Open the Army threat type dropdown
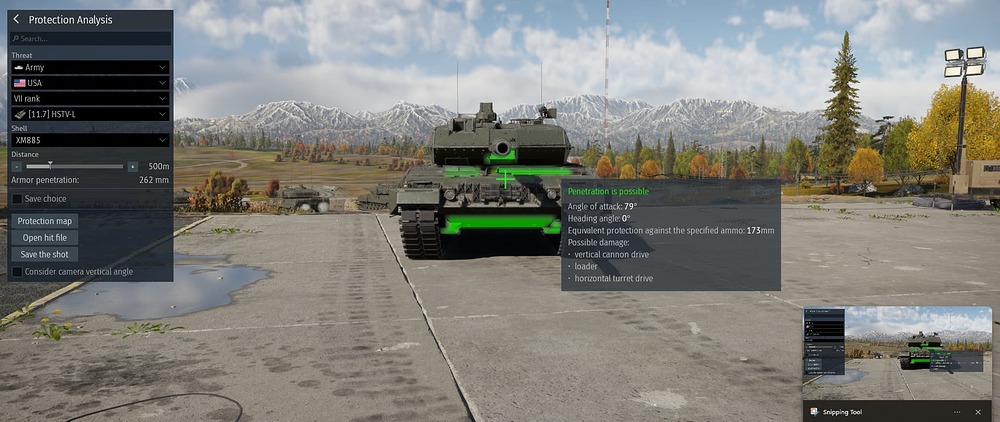The height and width of the screenshot is (422, 1000). tap(90, 67)
